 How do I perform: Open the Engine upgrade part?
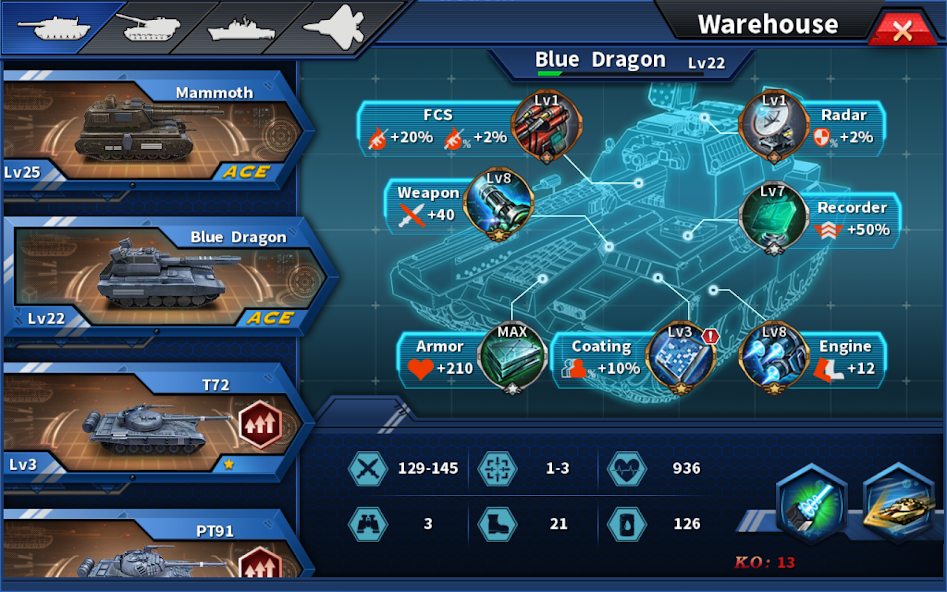773,357
